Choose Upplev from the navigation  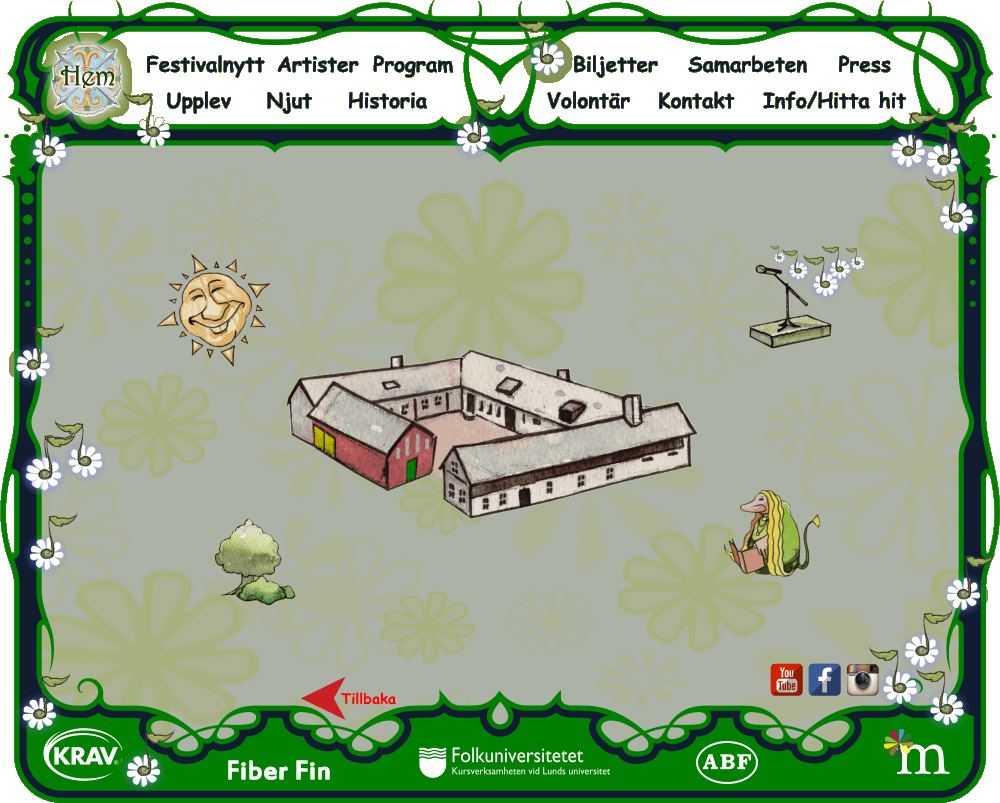tap(198, 102)
